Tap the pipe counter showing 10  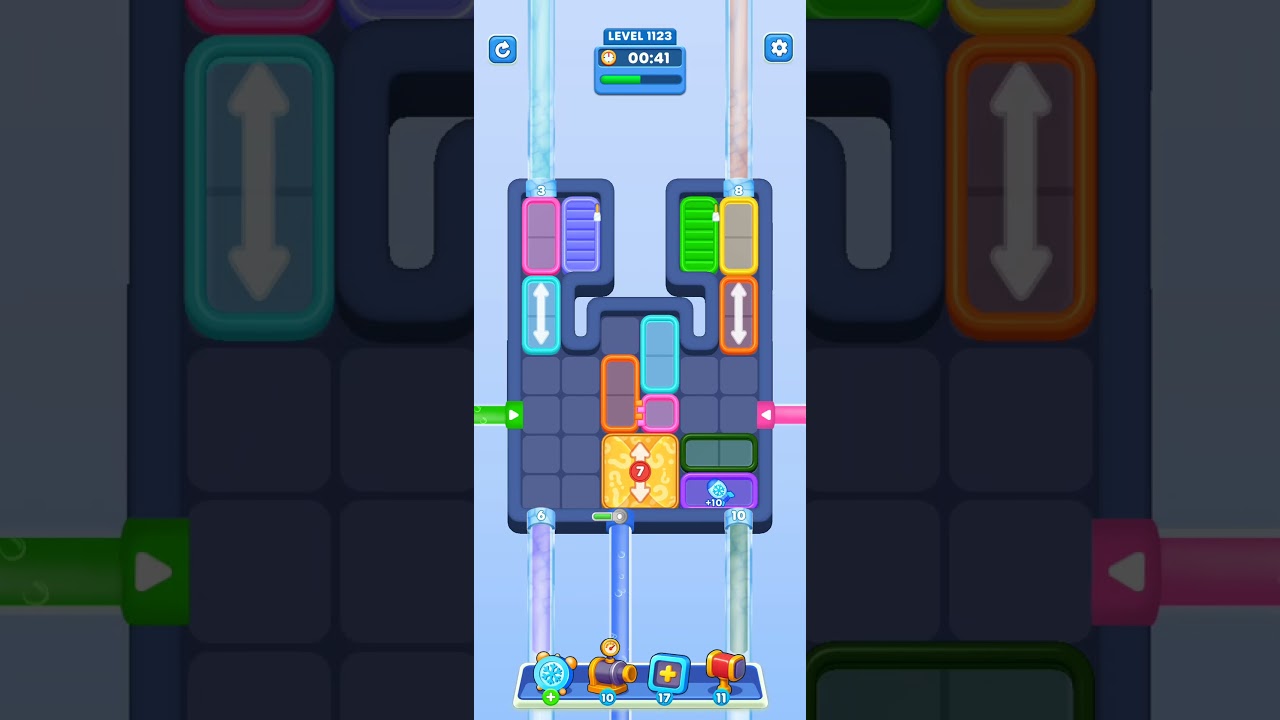738,515
